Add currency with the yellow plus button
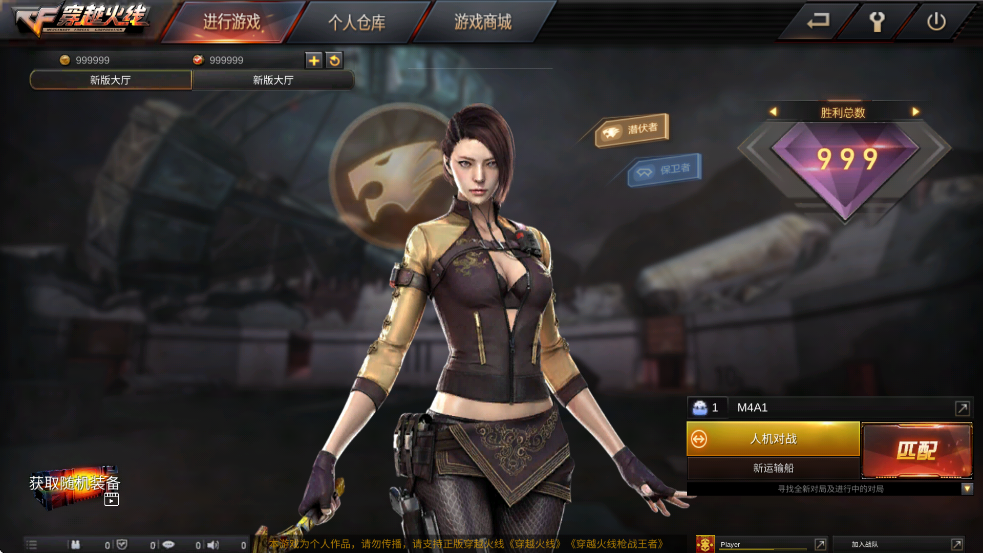This screenshot has height=553, width=983. [x=314, y=60]
